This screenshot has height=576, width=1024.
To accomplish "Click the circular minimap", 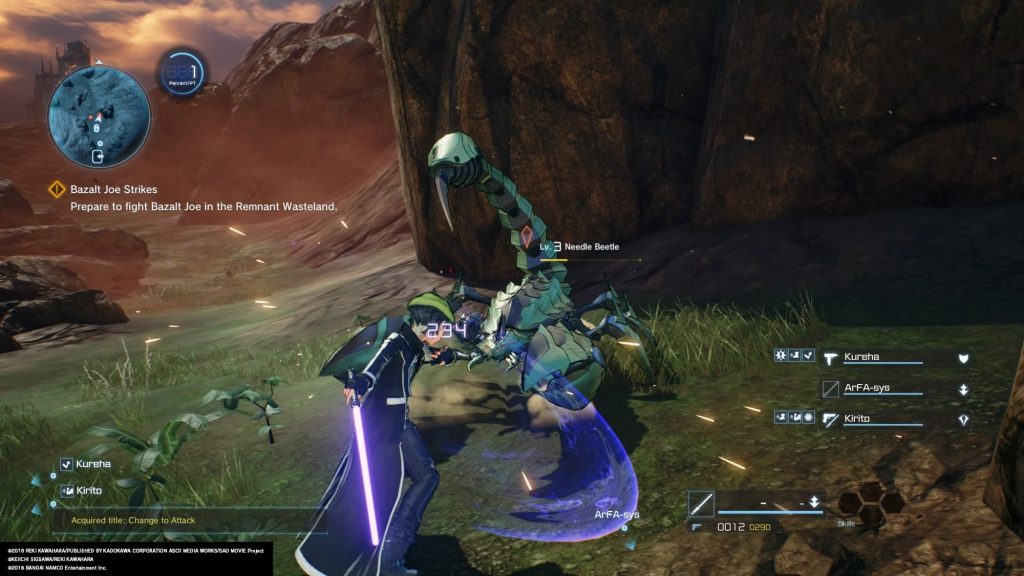I will coord(99,116).
